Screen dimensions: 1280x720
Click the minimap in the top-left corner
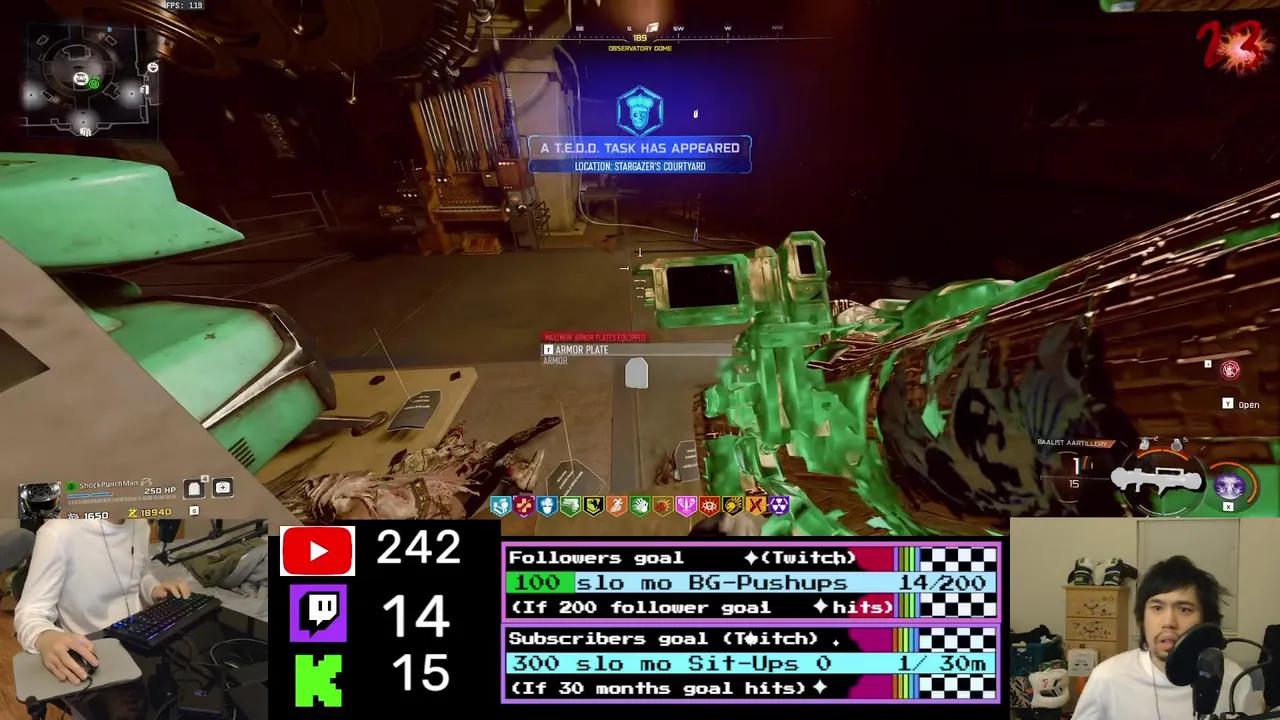(x=88, y=80)
